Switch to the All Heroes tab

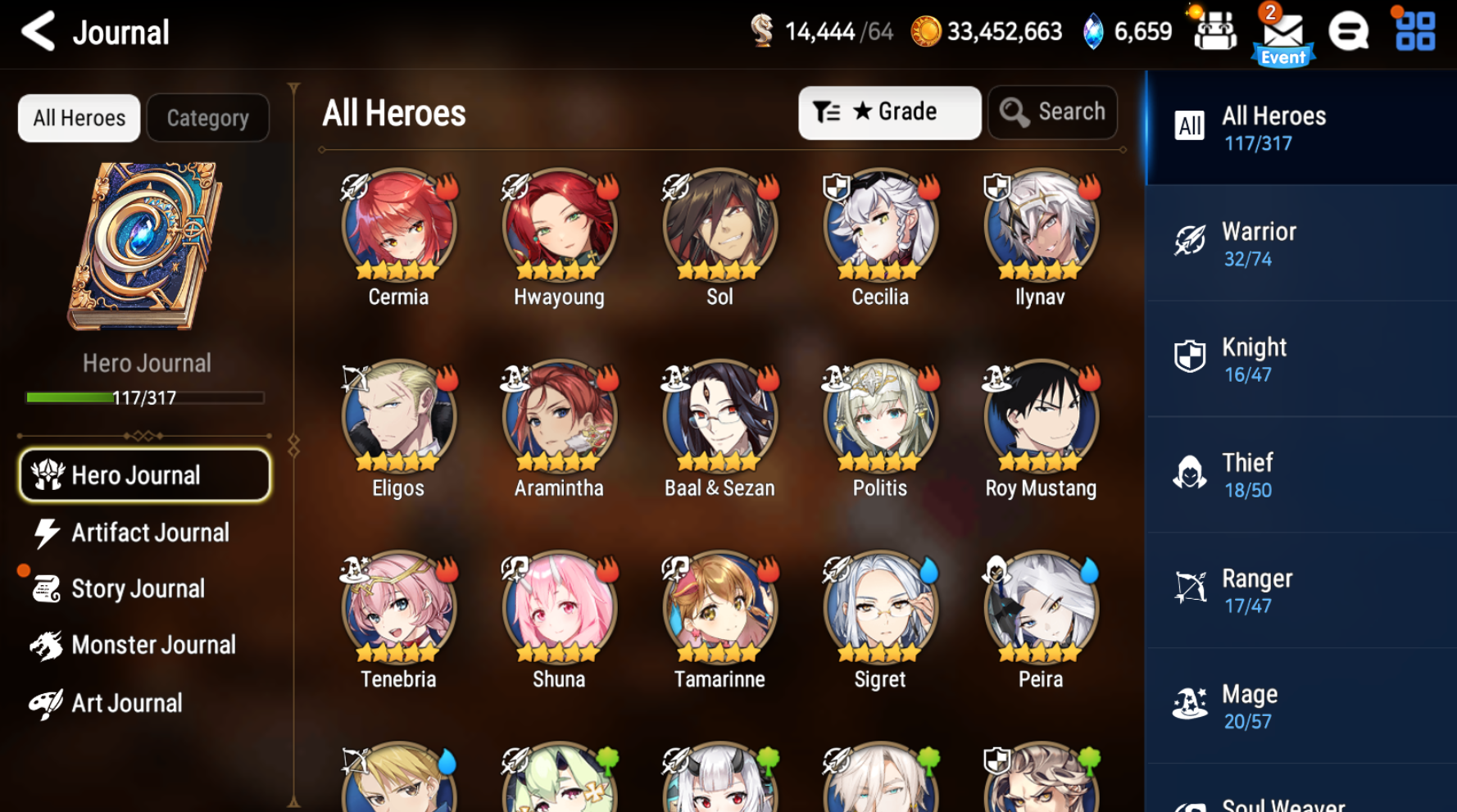79,117
